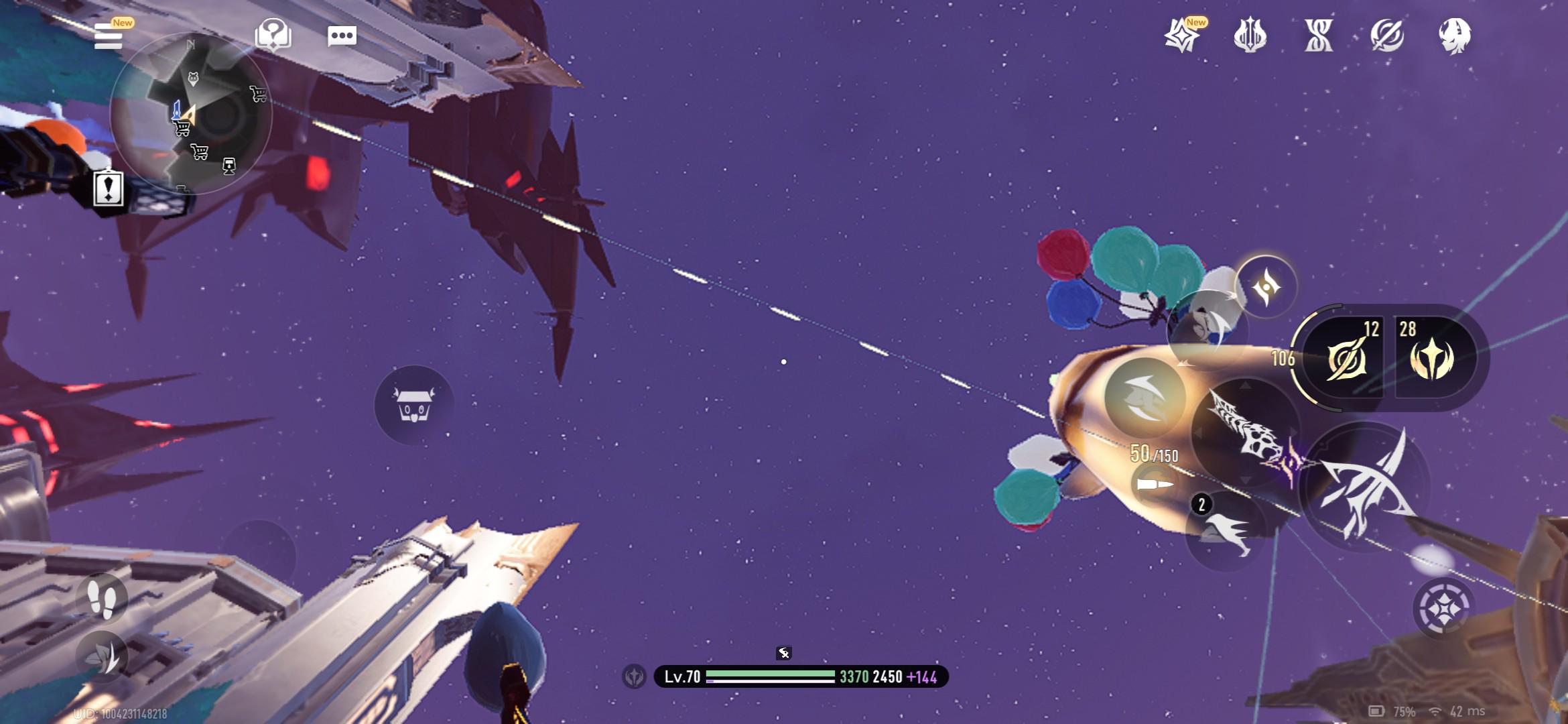Open the question mark help bubble
This screenshot has height=724, width=1568.
pyautogui.click(x=273, y=35)
